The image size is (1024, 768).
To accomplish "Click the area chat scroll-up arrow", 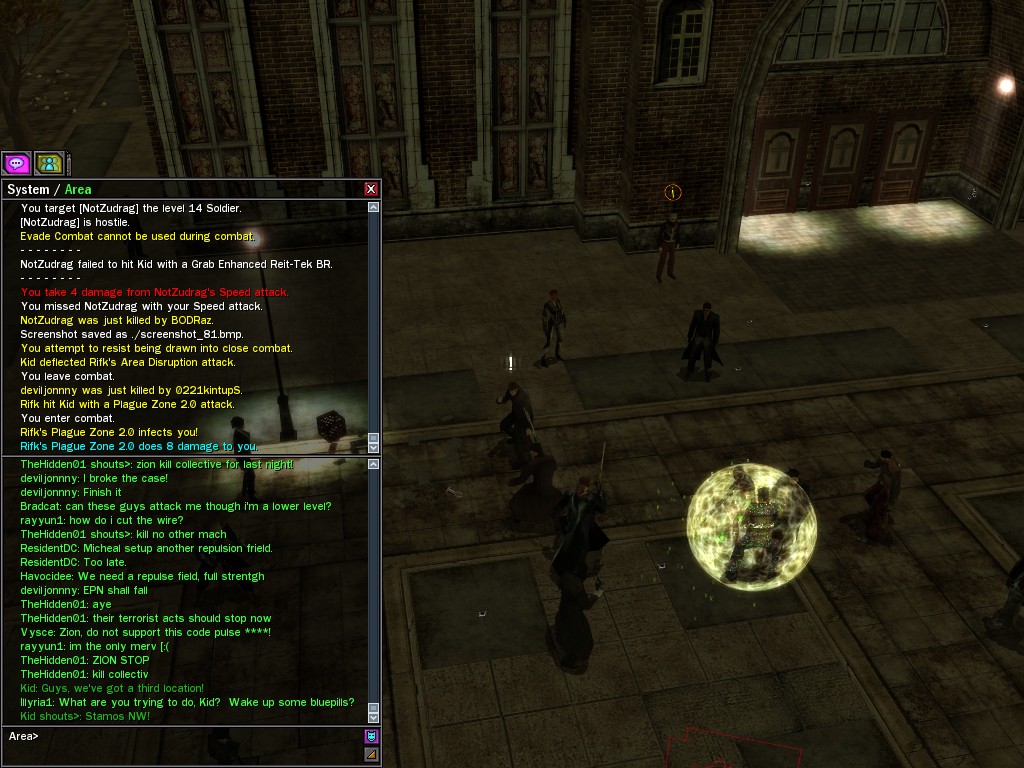I will coord(374,464).
